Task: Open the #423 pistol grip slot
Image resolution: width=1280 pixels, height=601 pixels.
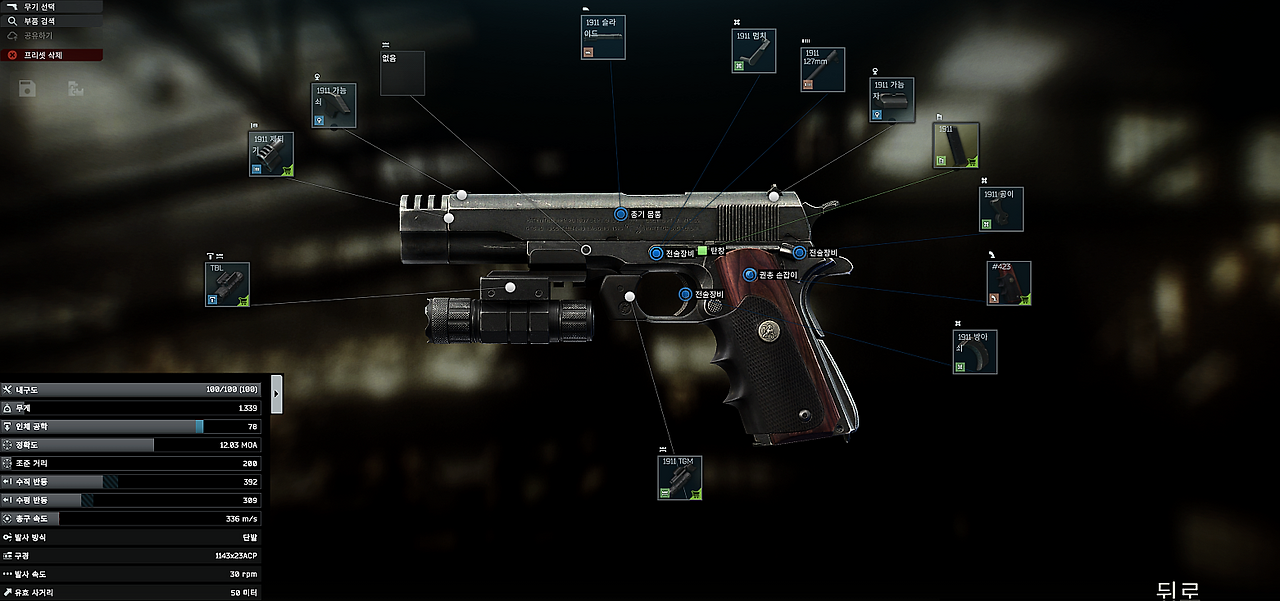Action: tap(1008, 283)
